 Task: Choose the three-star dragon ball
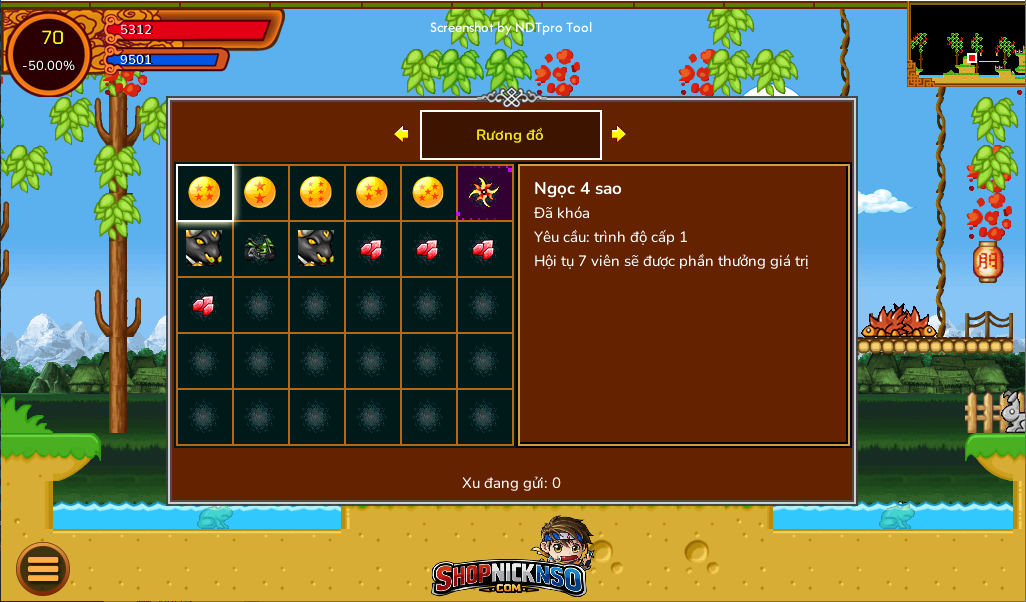coord(371,192)
